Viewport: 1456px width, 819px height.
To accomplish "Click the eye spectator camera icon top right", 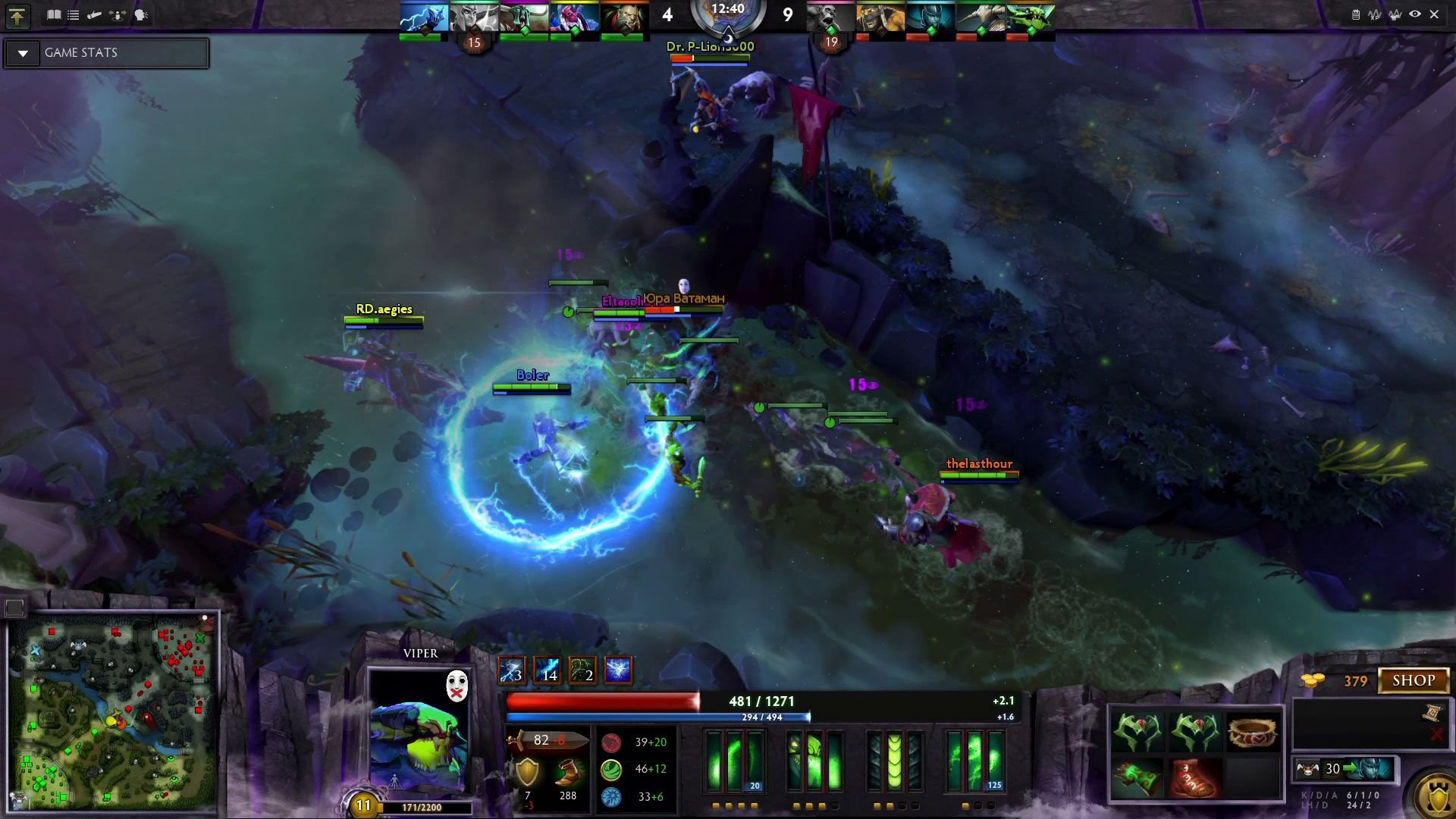I will click(x=1415, y=13).
